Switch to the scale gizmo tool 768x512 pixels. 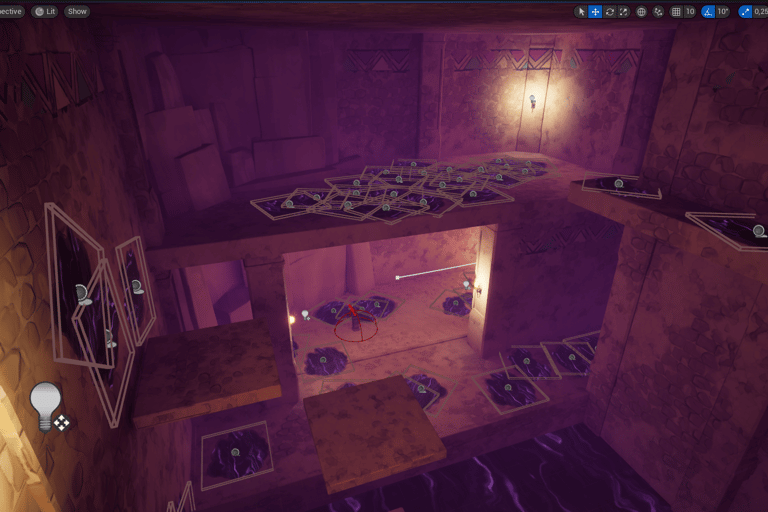pos(623,11)
